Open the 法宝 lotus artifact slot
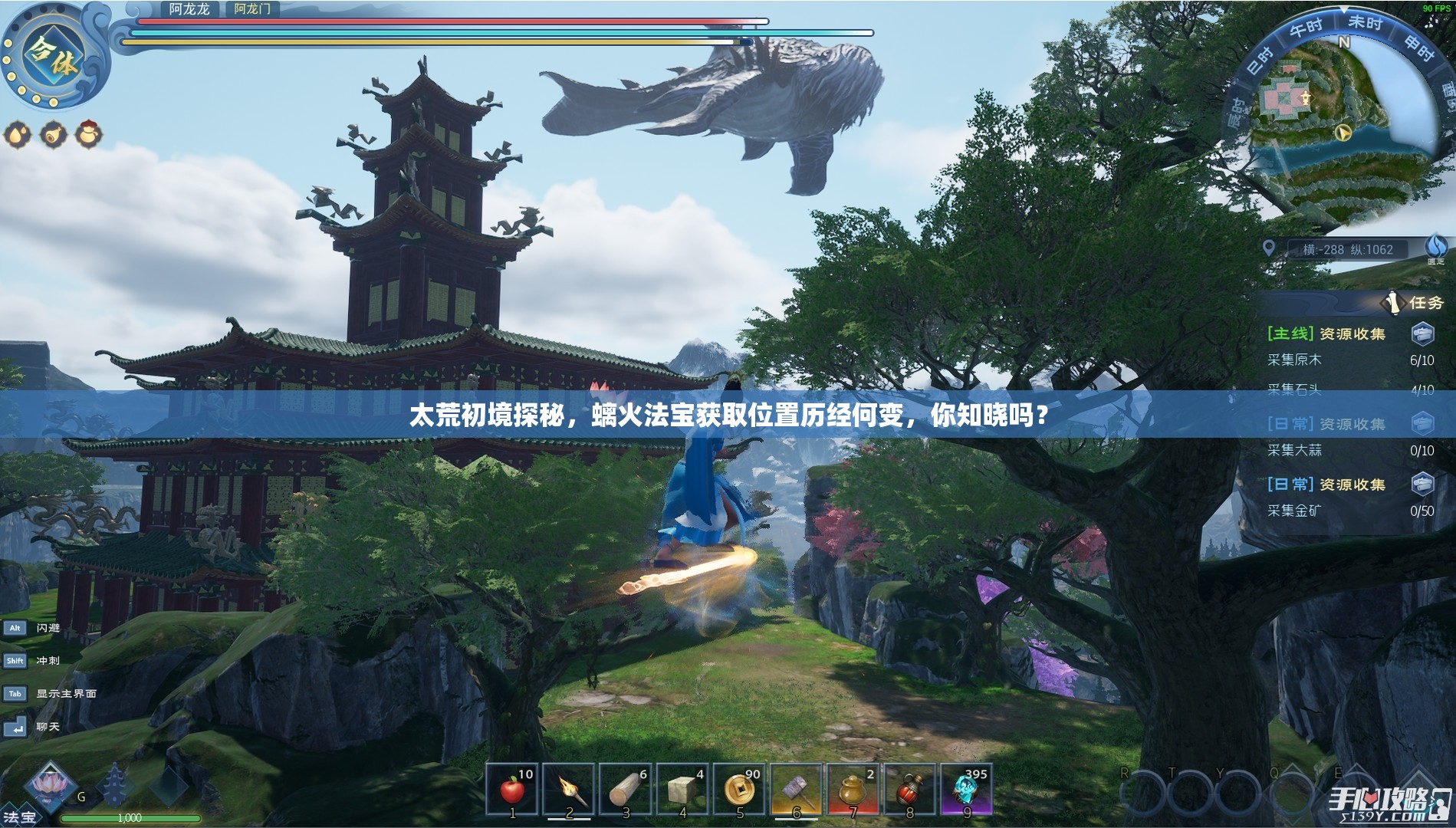The image size is (1456, 828). 48,787
